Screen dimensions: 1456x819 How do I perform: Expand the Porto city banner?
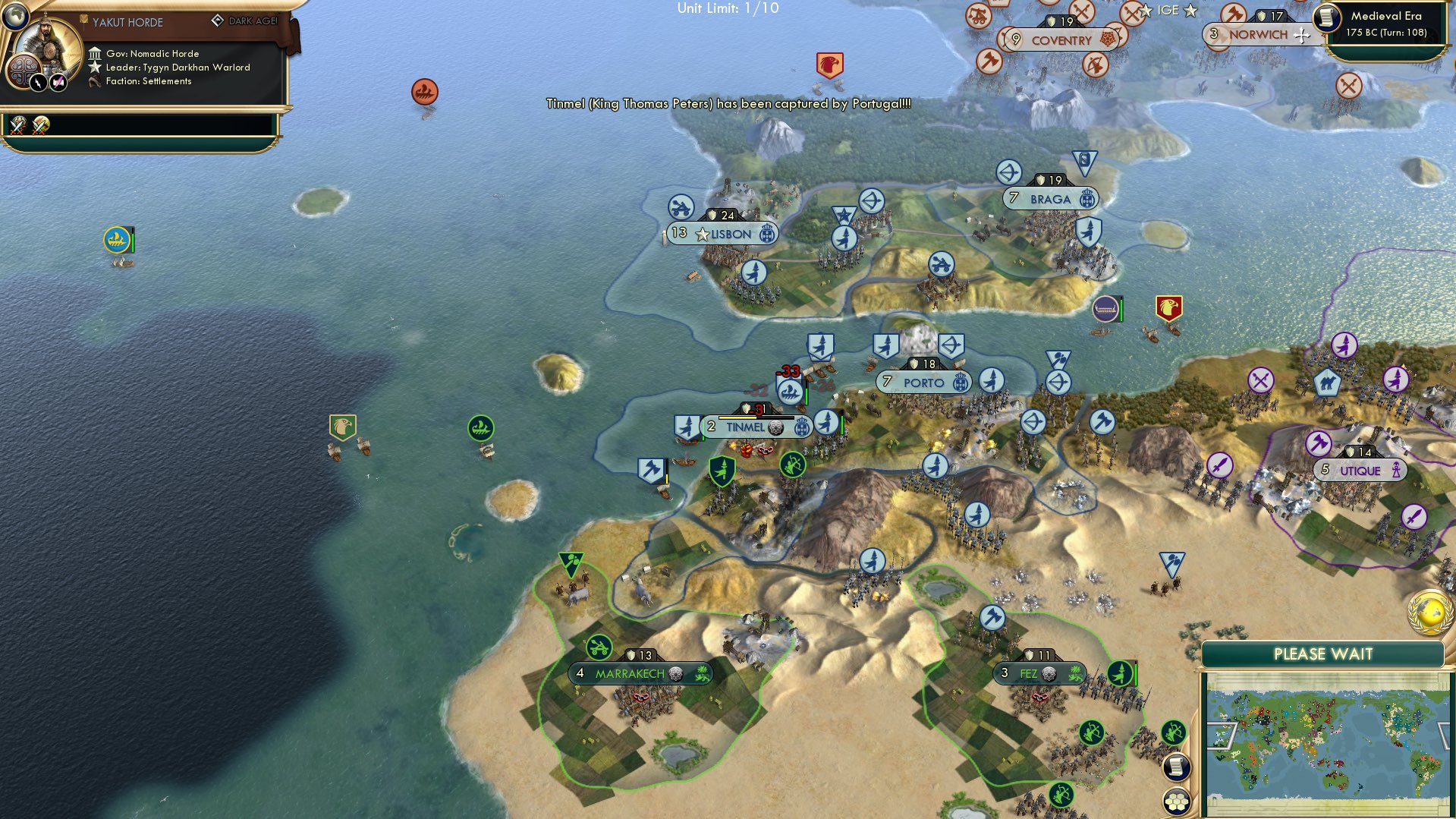pos(923,382)
